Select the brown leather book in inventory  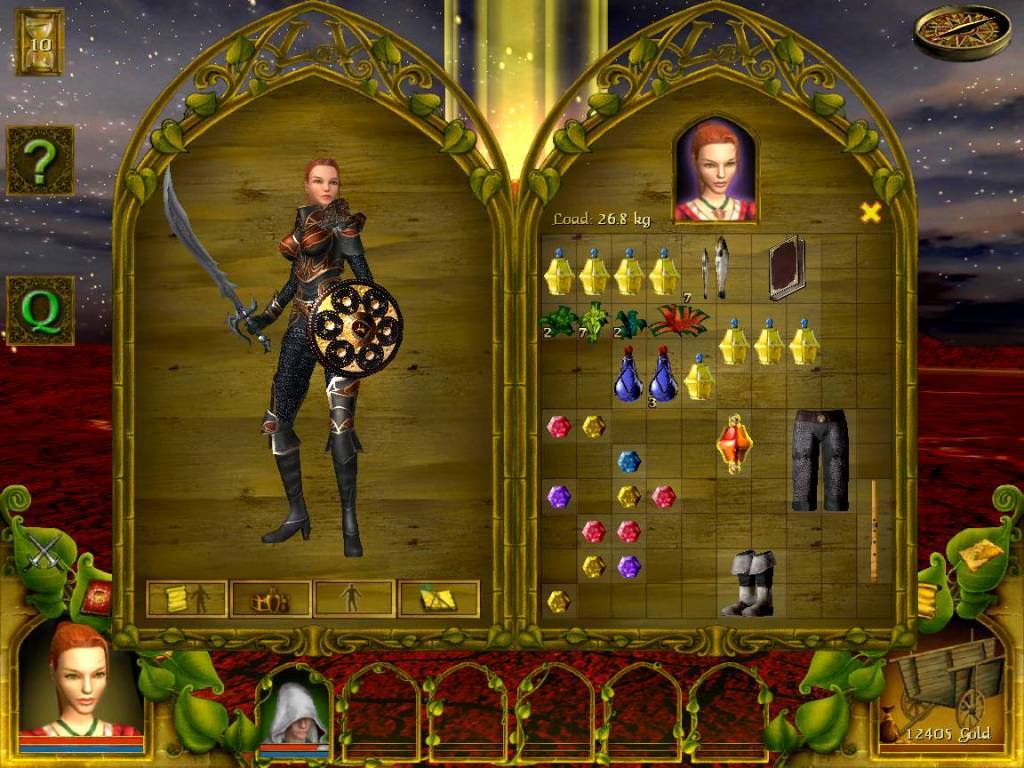point(786,267)
